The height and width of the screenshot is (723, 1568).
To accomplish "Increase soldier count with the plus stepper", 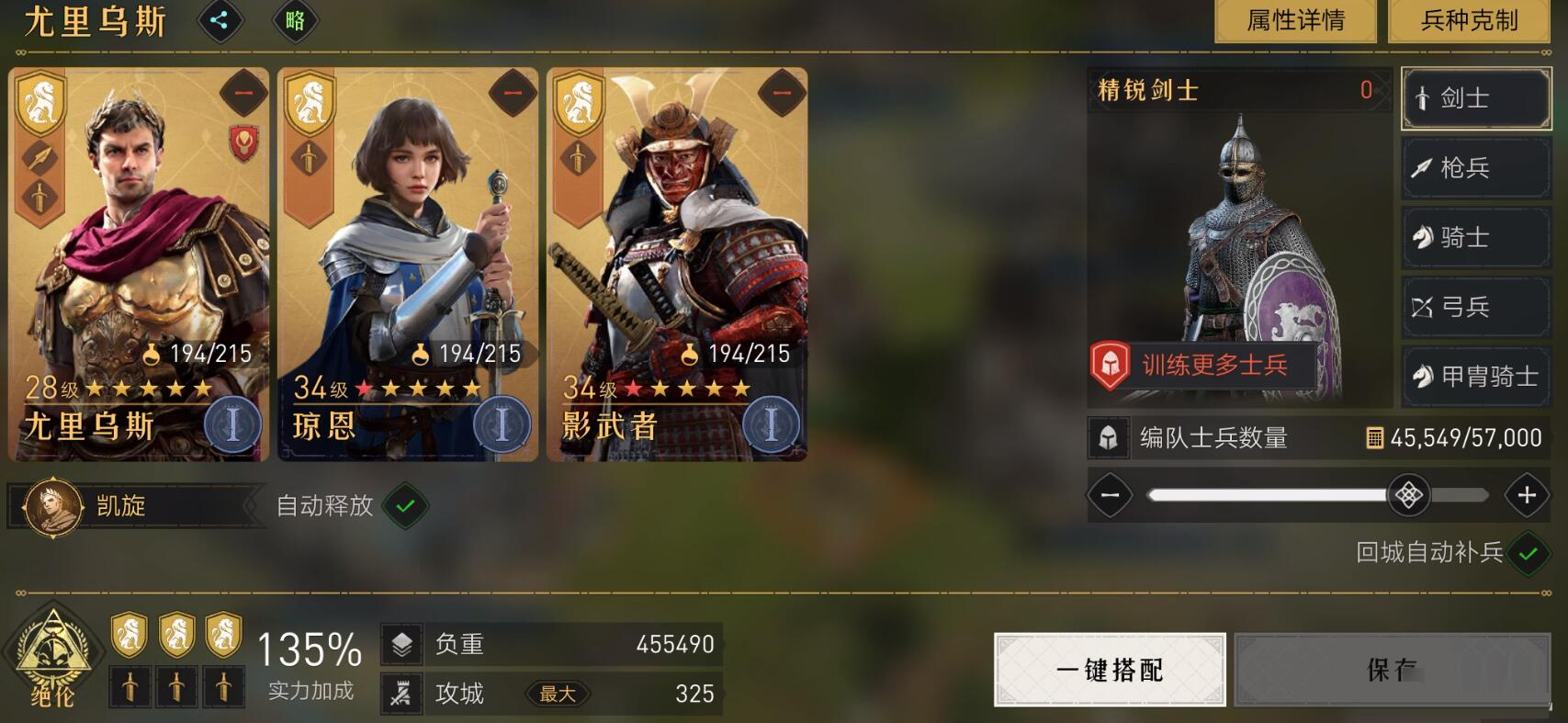I will coord(1527,496).
